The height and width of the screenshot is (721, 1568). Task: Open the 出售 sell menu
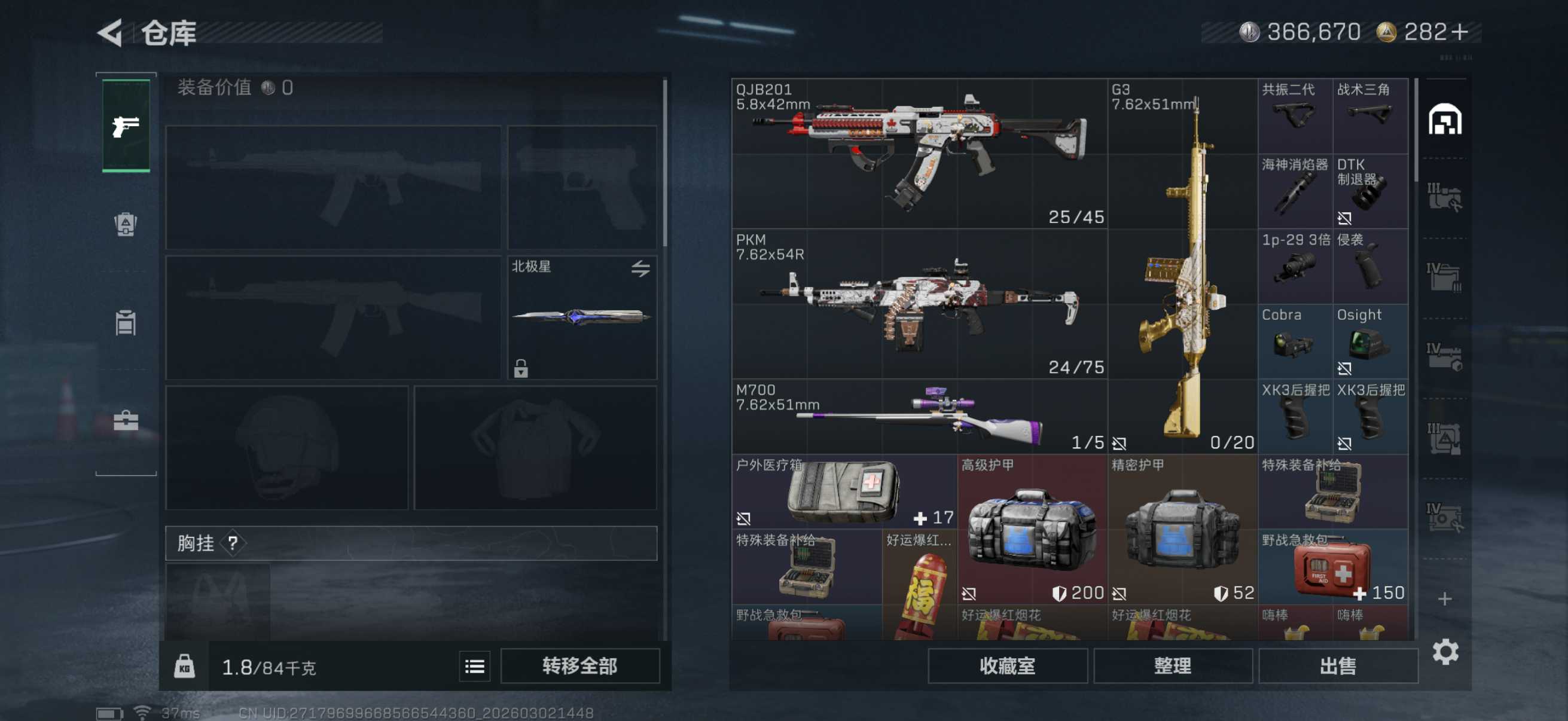[1337, 665]
